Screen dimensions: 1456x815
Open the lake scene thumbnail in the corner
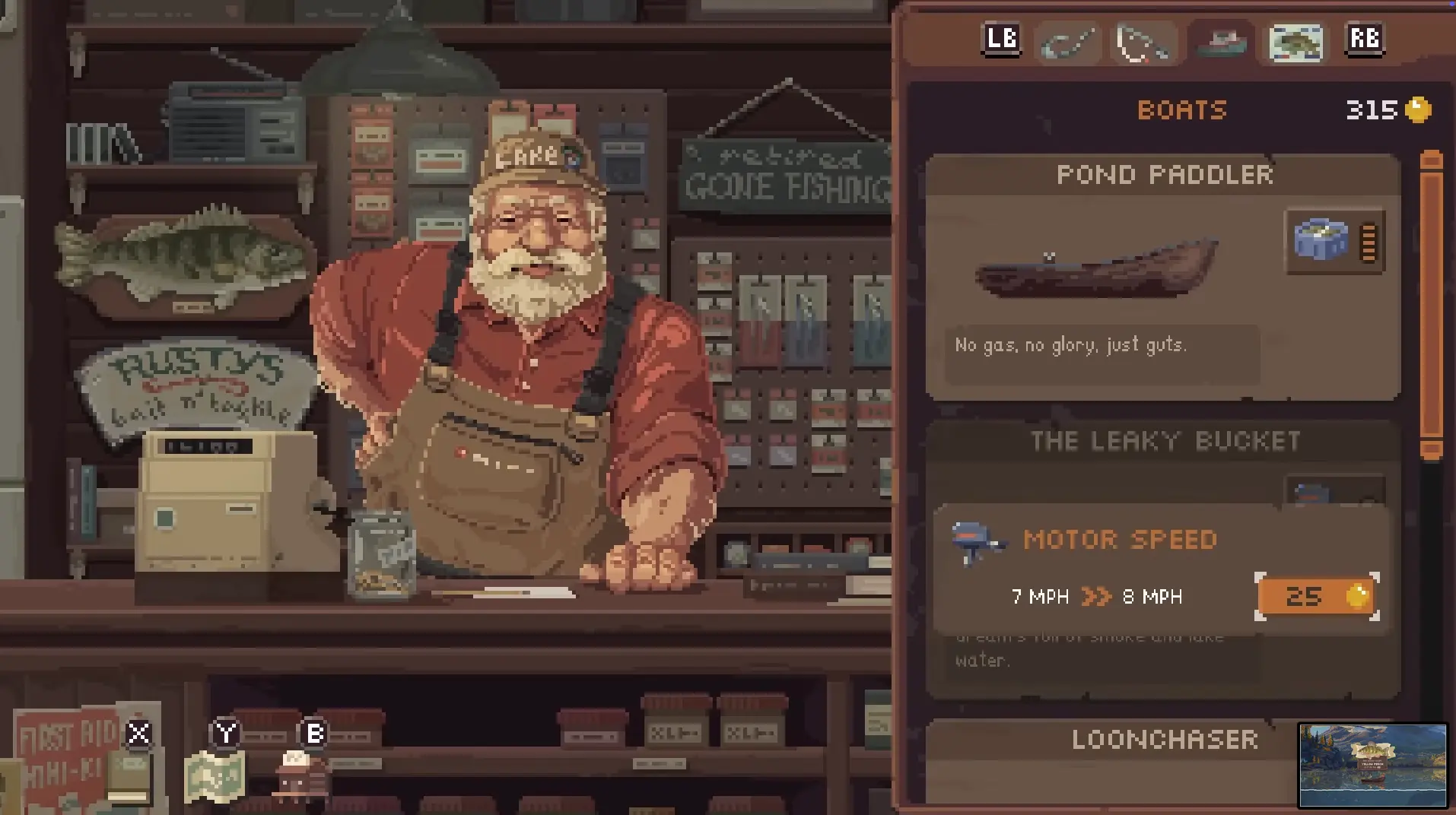pos(1372,765)
